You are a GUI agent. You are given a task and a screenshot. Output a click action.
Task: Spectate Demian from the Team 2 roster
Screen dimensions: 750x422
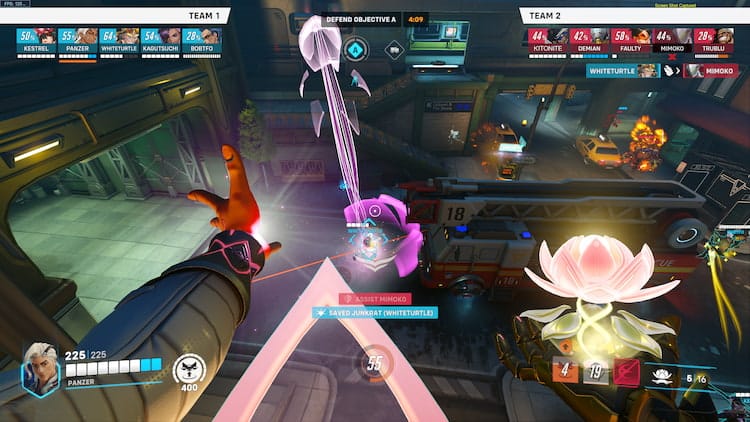tap(589, 39)
